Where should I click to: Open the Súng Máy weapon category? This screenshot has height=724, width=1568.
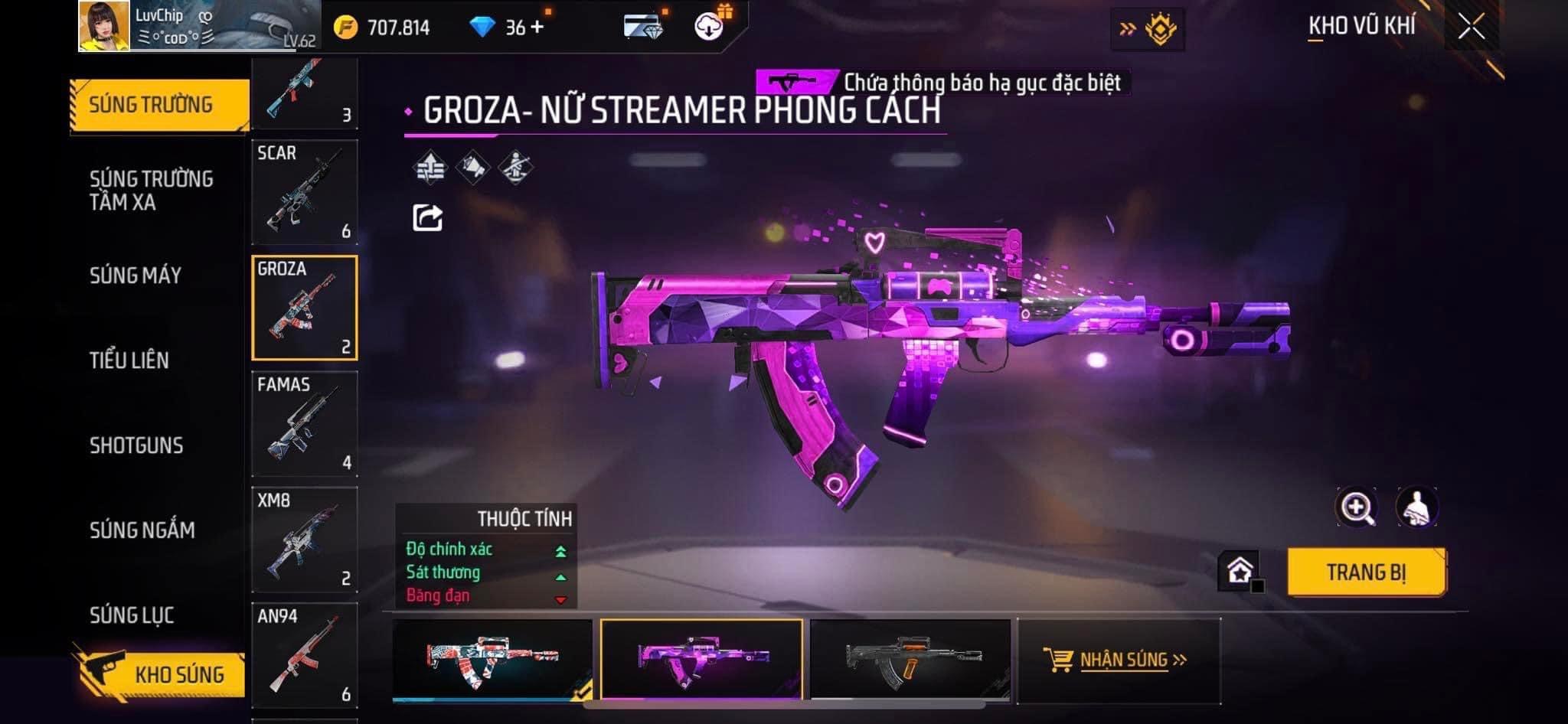tap(136, 276)
